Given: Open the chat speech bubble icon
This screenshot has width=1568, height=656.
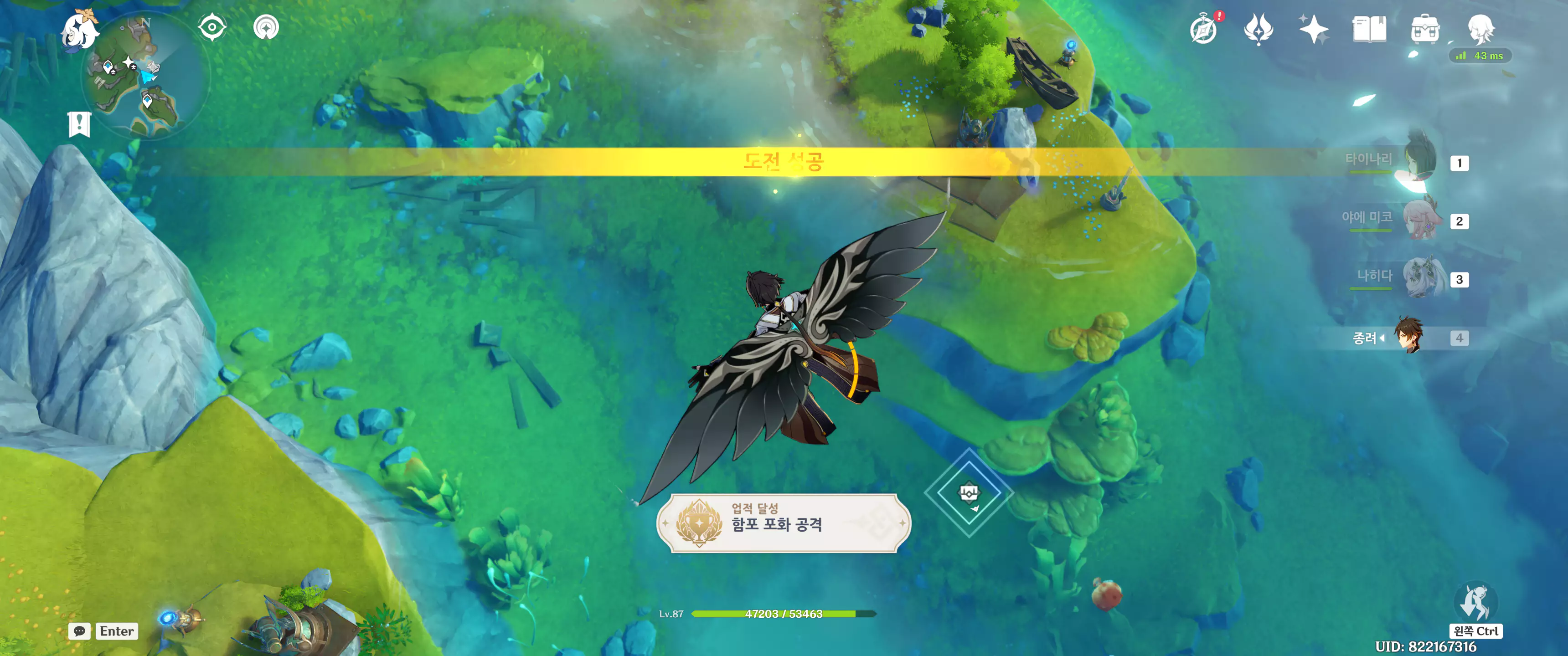Looking at the screenshot, I should tap(80, 631).
